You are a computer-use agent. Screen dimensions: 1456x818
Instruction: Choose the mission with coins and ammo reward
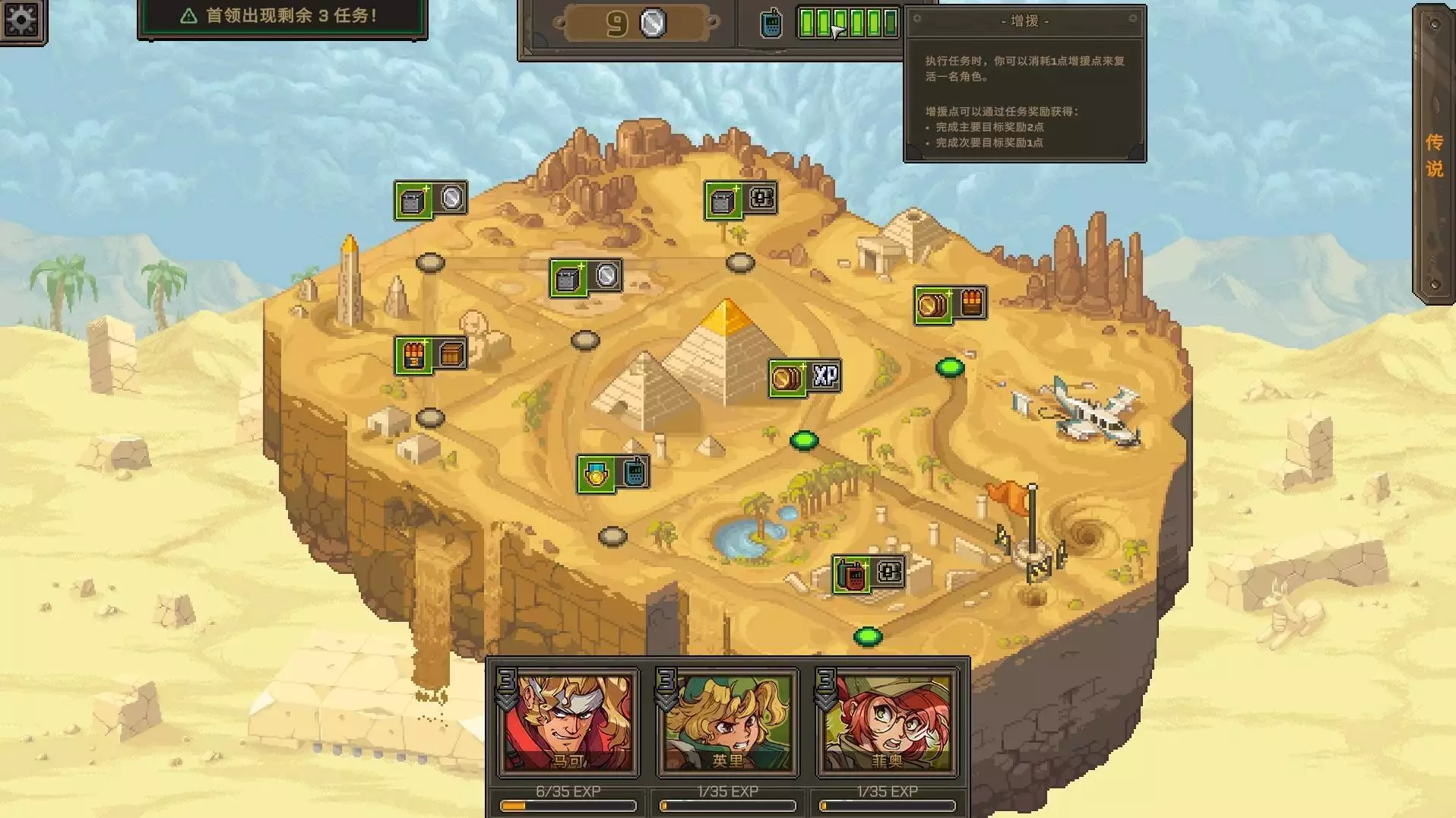point(950,305)
